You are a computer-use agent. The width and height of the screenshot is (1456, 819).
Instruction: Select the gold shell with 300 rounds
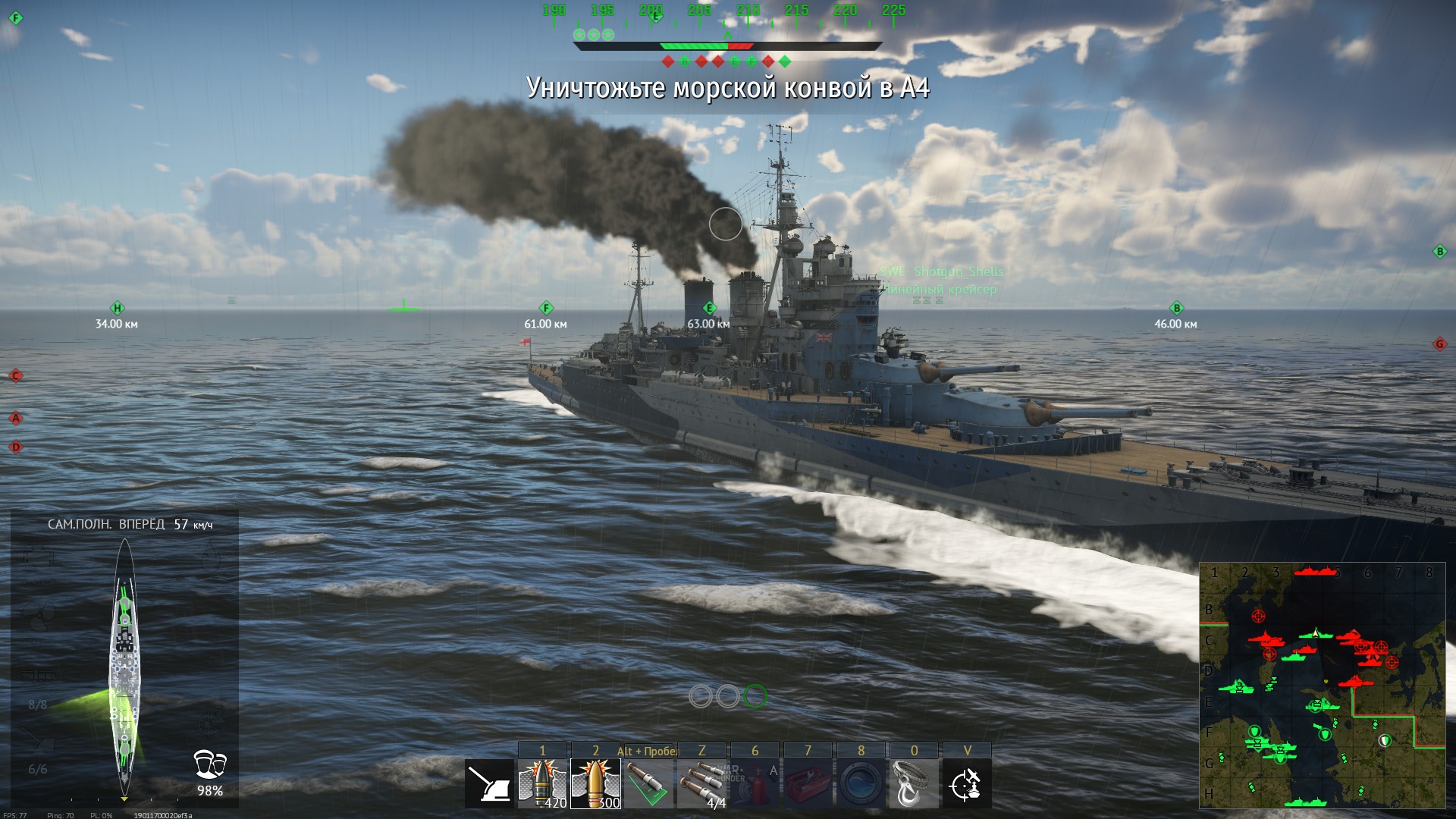[595, 783]
